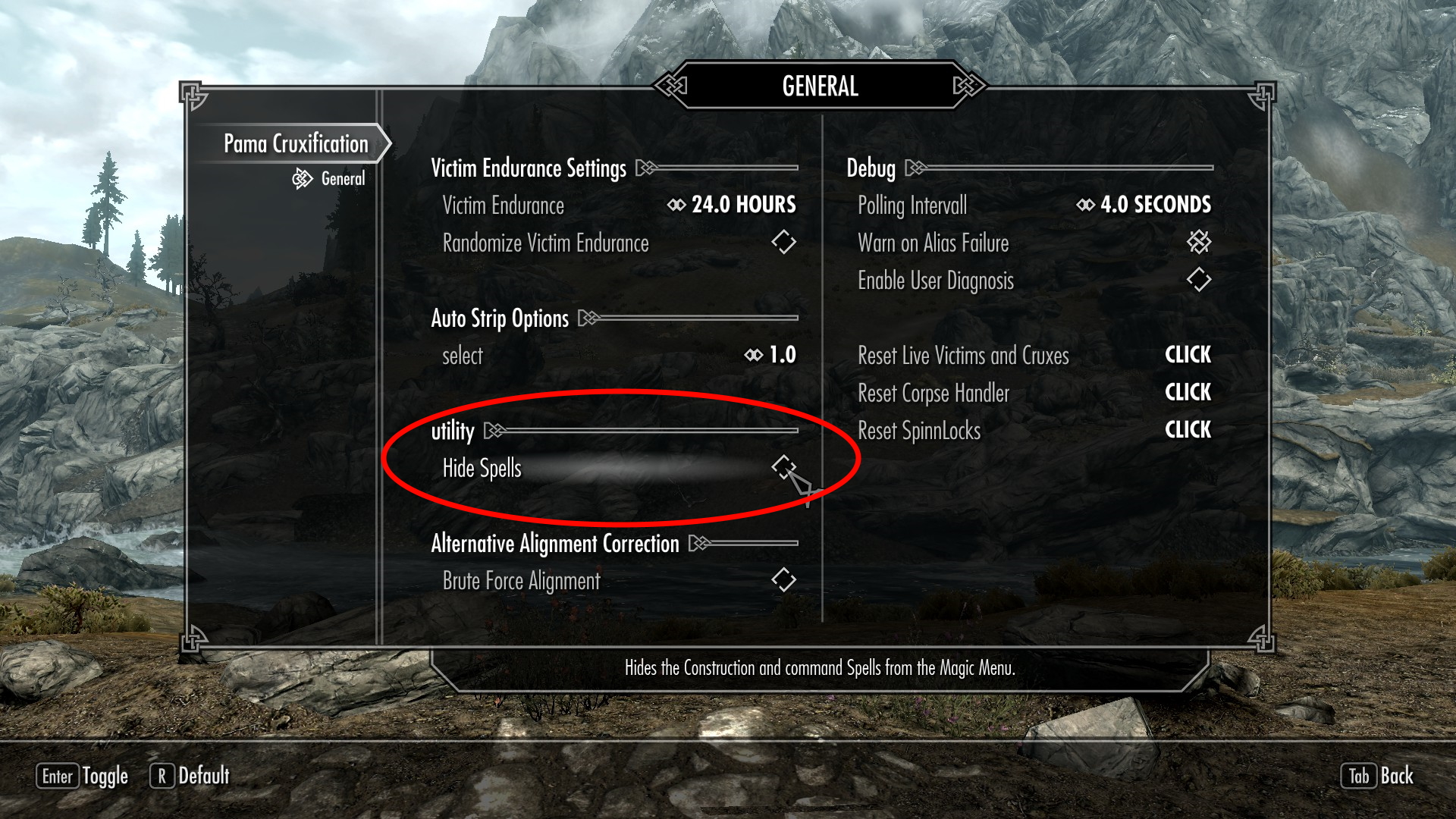Click the knot icon beside General in sidebar
Screen dimensions: 1456x819
pyautogui.click(x=303, y=179)
